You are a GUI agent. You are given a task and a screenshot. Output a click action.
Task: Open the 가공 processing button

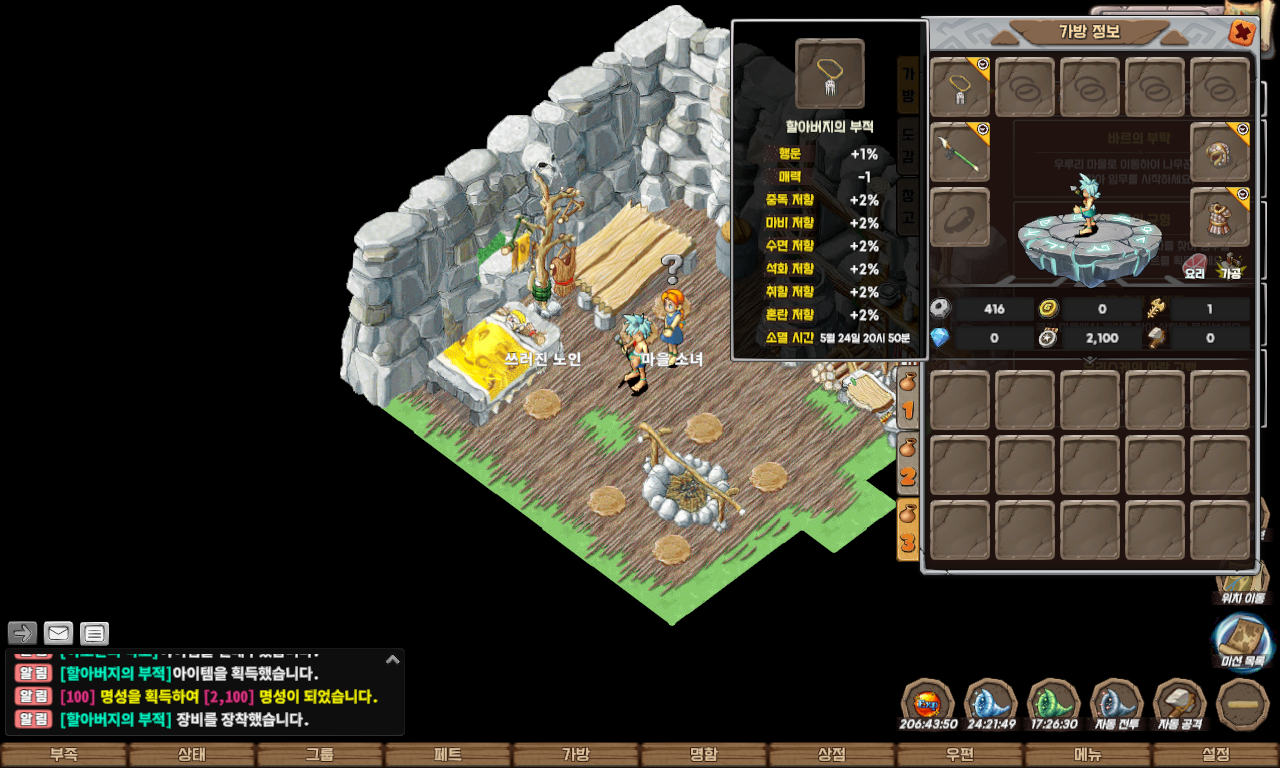point(1229,266)
